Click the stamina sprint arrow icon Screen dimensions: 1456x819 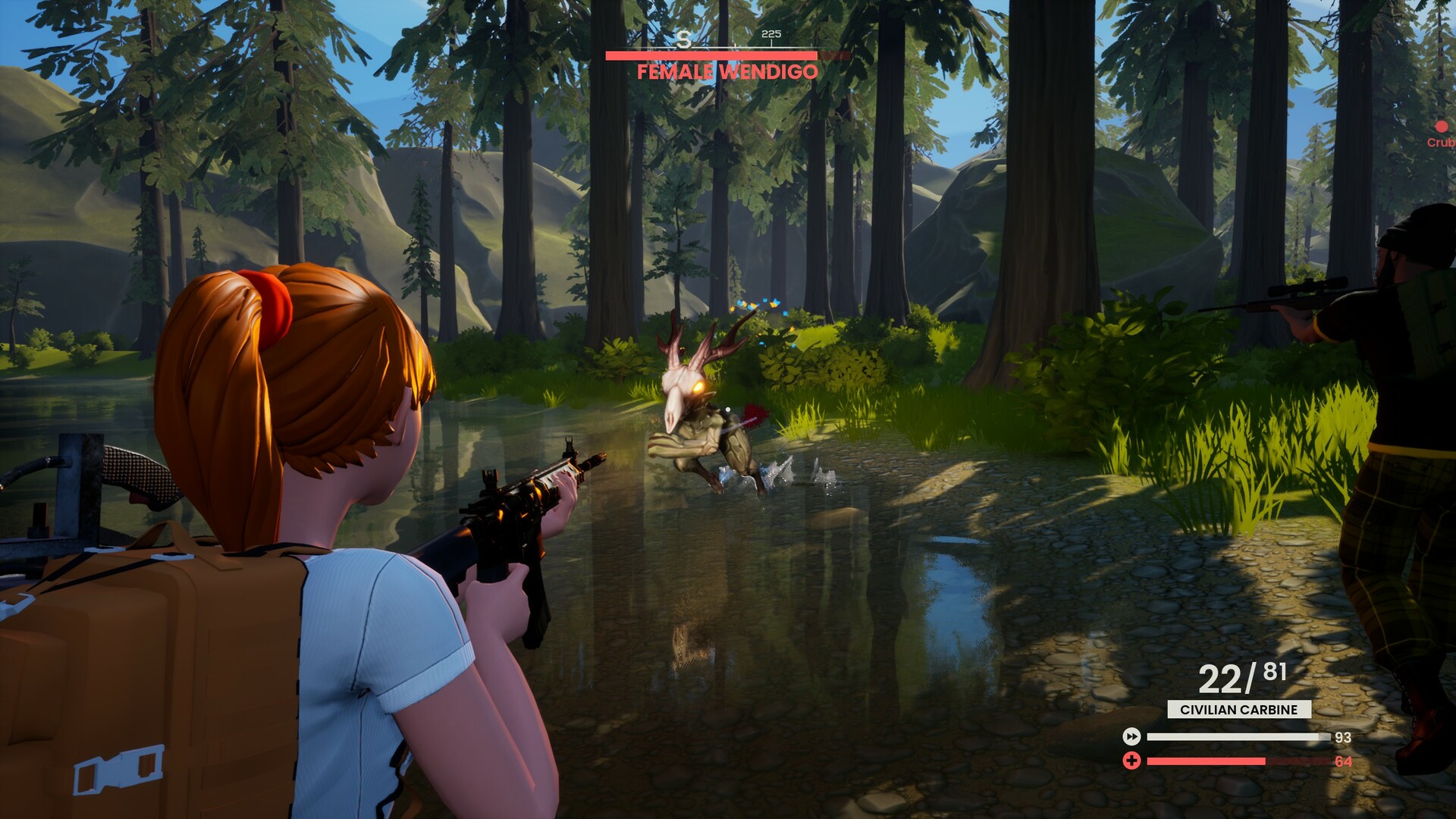pyautogui.click(x=1131, y=736)
